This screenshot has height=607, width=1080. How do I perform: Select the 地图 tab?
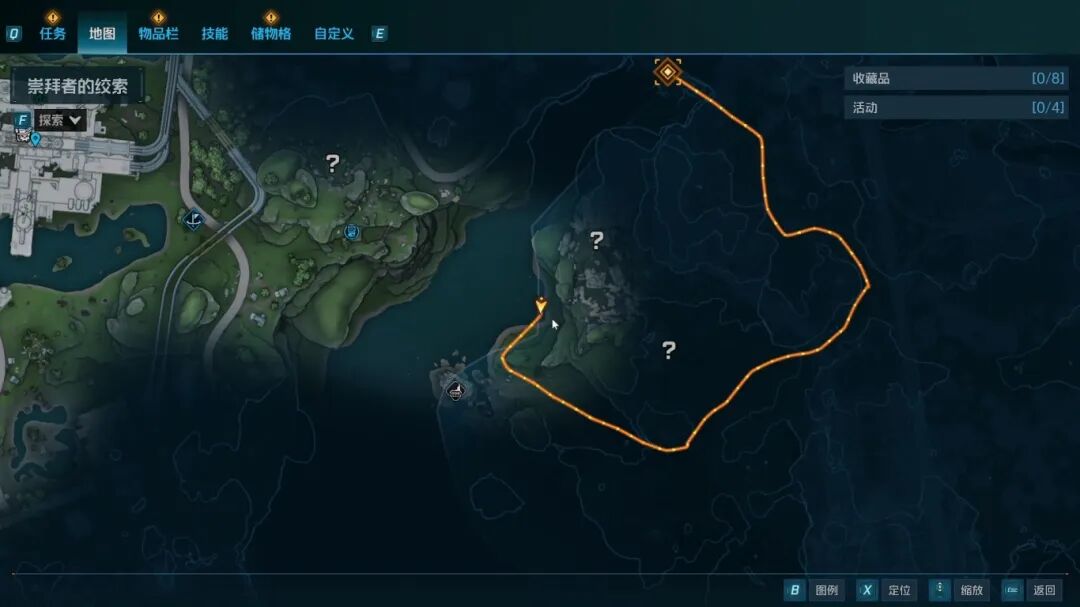102,33
